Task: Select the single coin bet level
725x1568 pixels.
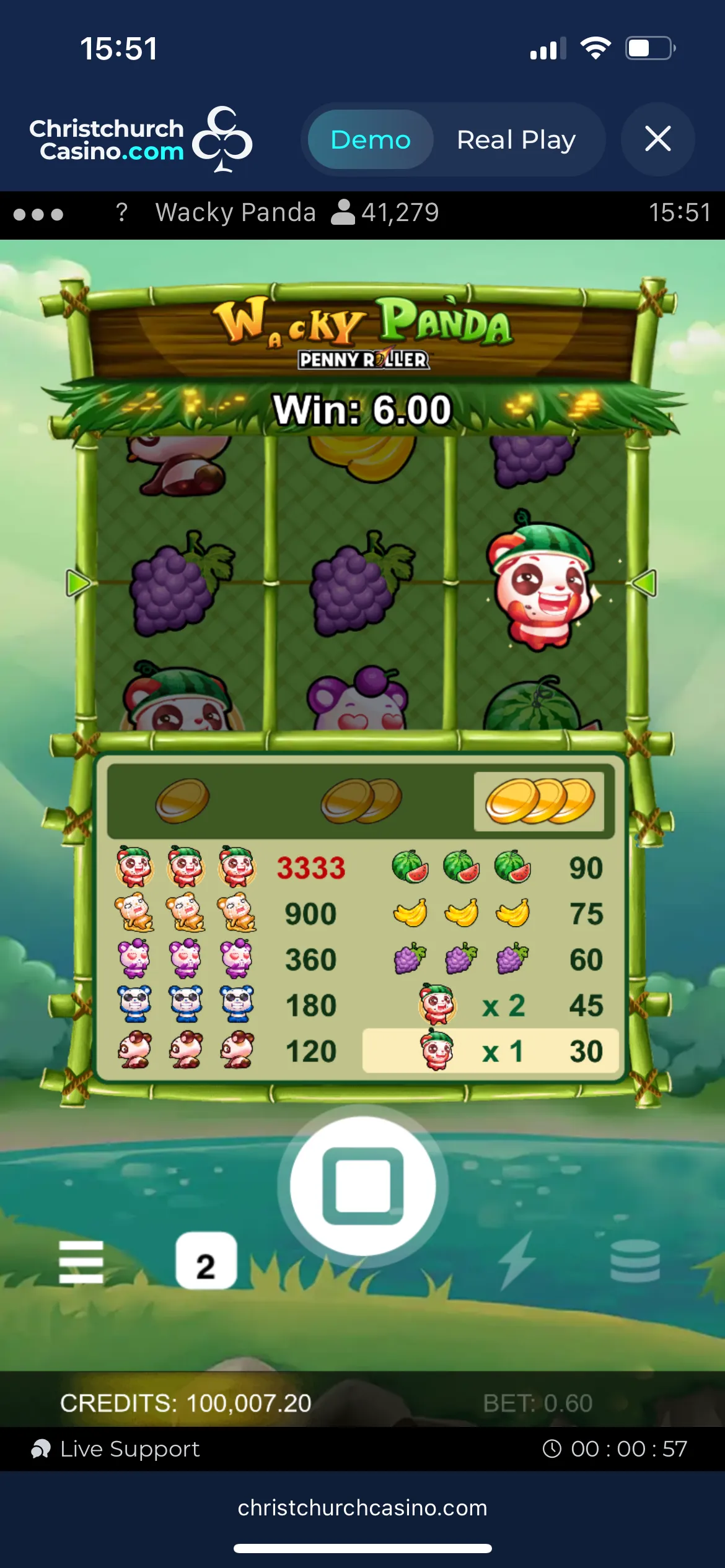Action: (182, 801)
